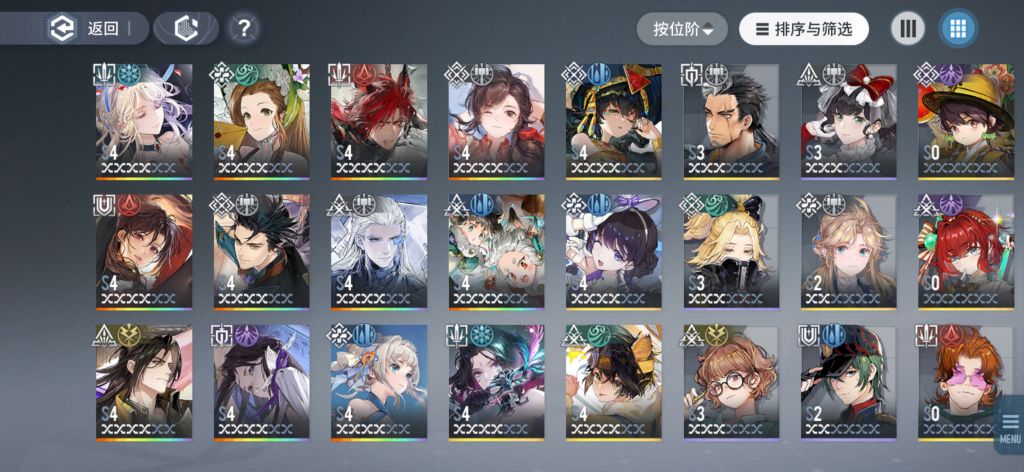Switch to the grid view layout
This screenshot has width=1024, height=472.
tap(958, 29)
